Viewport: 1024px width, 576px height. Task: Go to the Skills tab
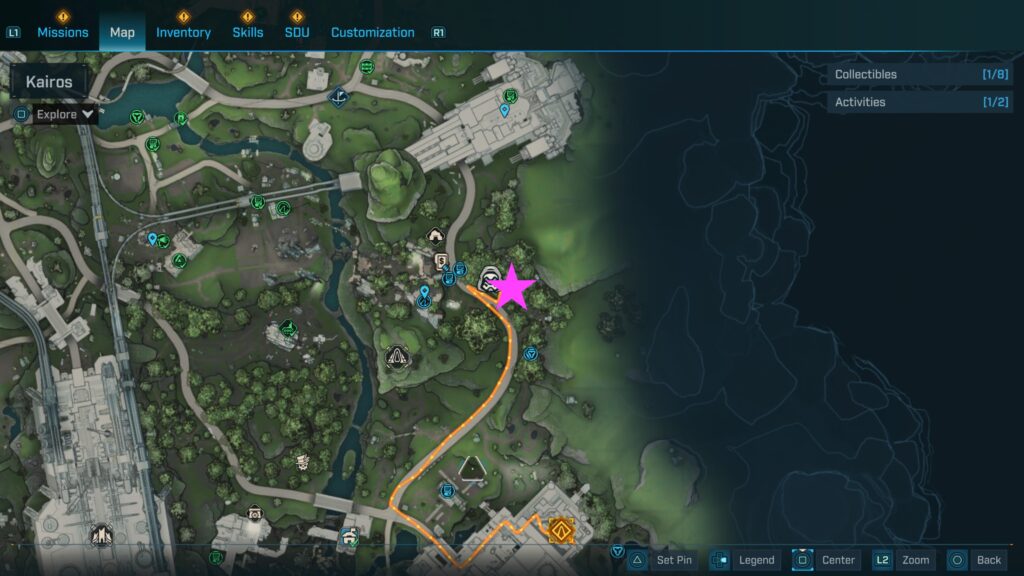(x=247, y=32)
